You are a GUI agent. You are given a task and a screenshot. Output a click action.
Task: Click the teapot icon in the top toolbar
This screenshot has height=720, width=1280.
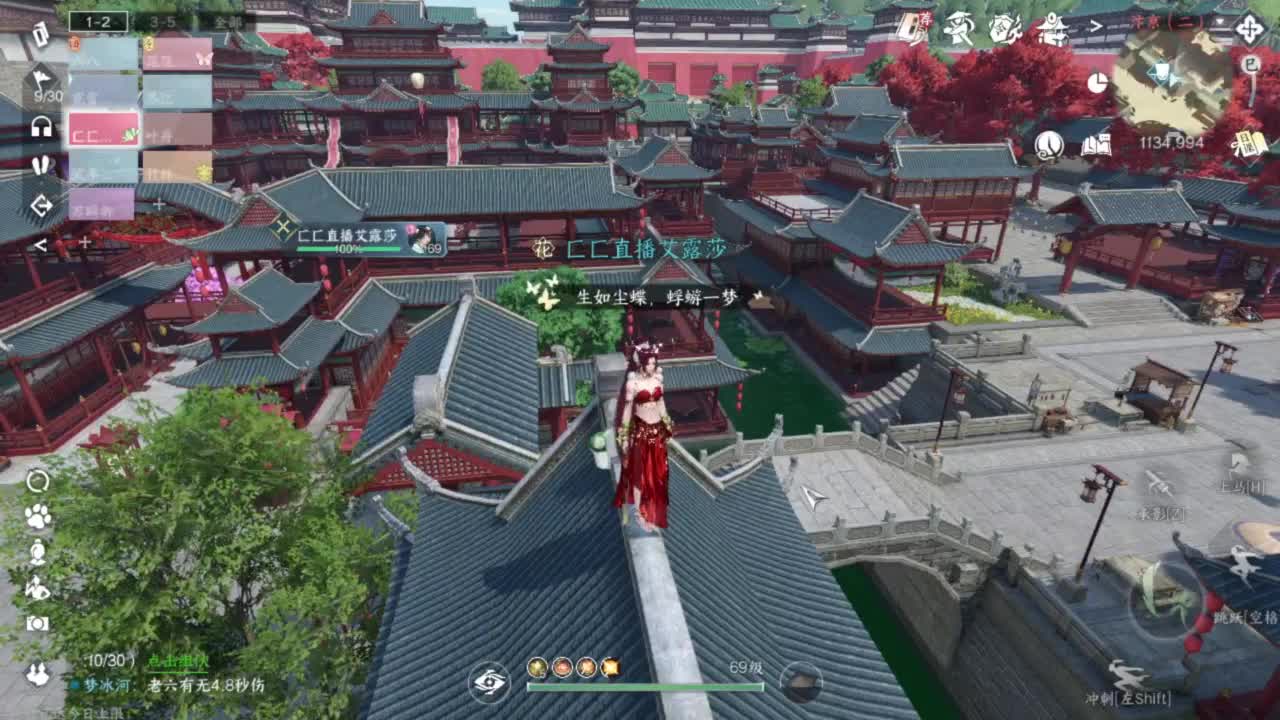click(x=1003, y=28)
